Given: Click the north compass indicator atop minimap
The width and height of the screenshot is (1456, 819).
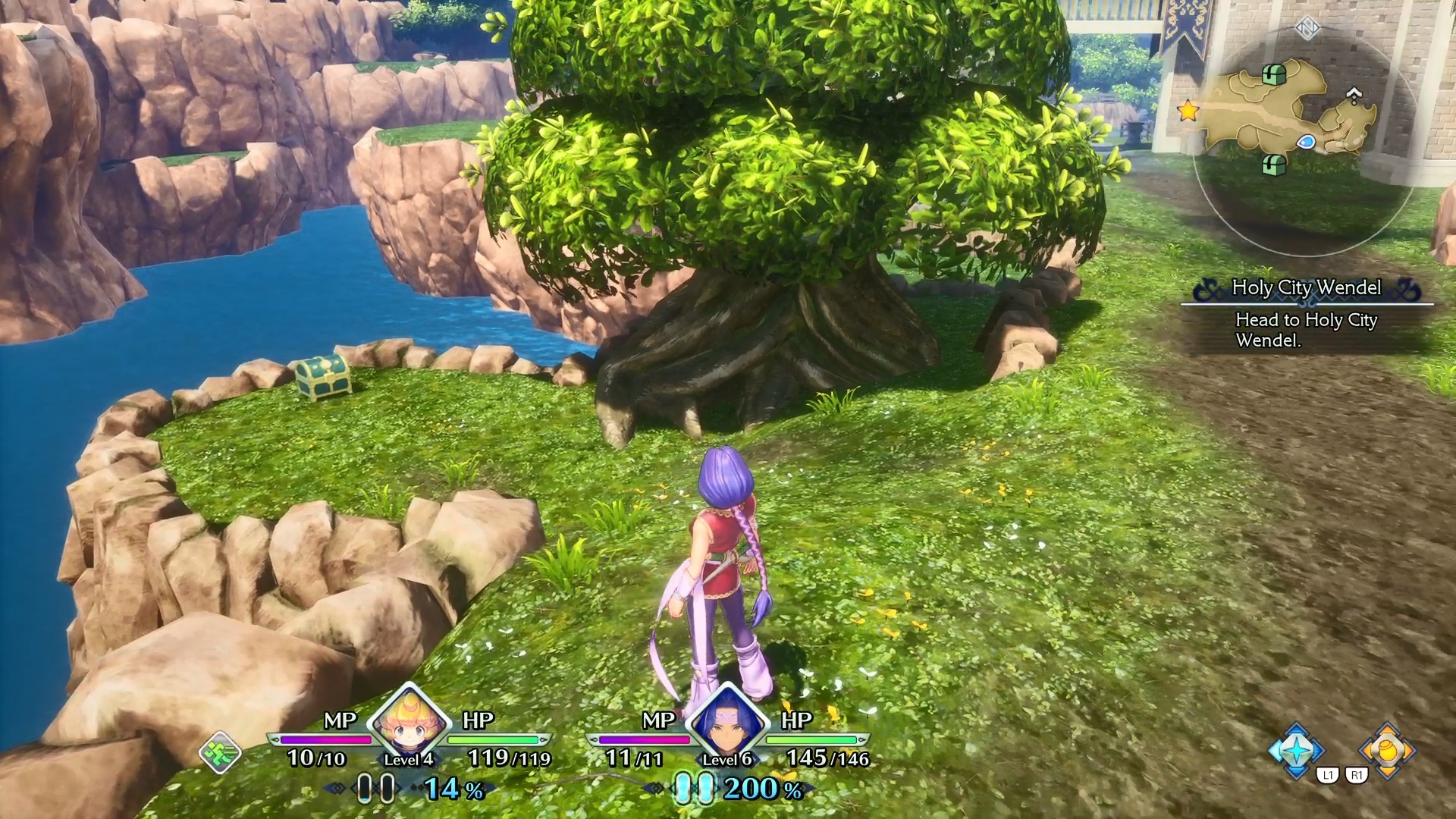Looking at the screenshot, I should click(1307, 29).
